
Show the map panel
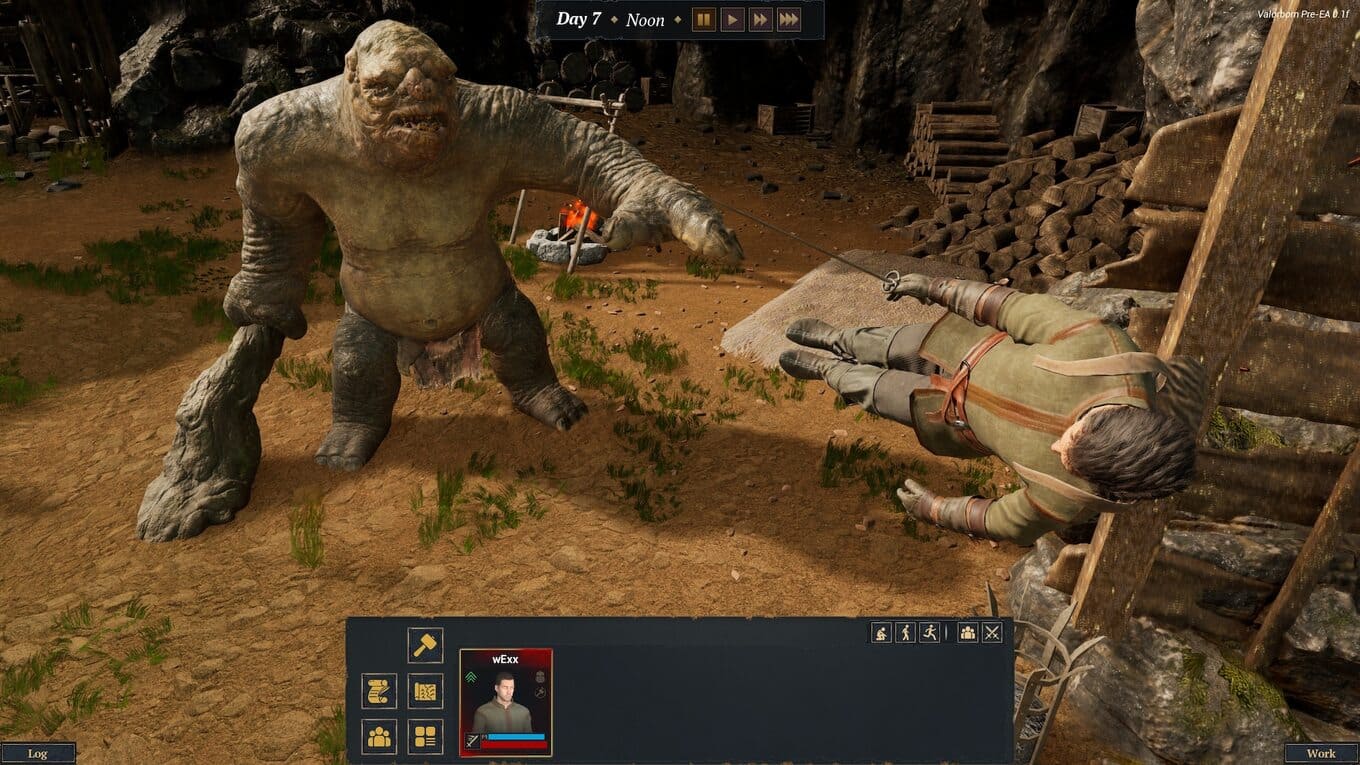tap(425, 691)
